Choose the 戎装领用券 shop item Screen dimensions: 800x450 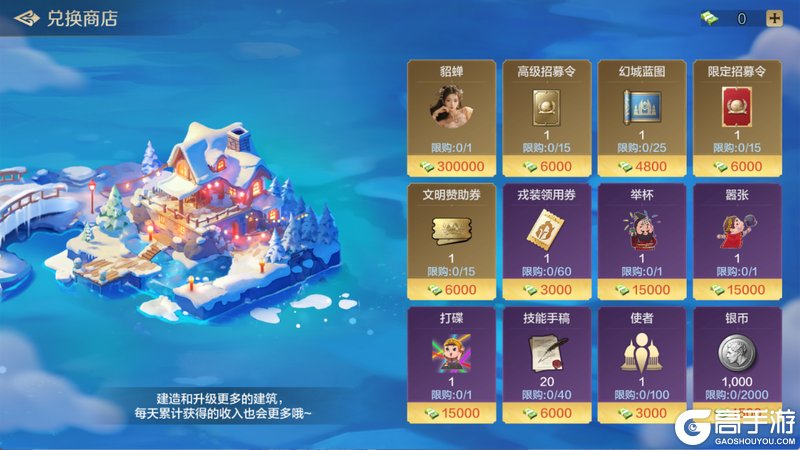546,231
